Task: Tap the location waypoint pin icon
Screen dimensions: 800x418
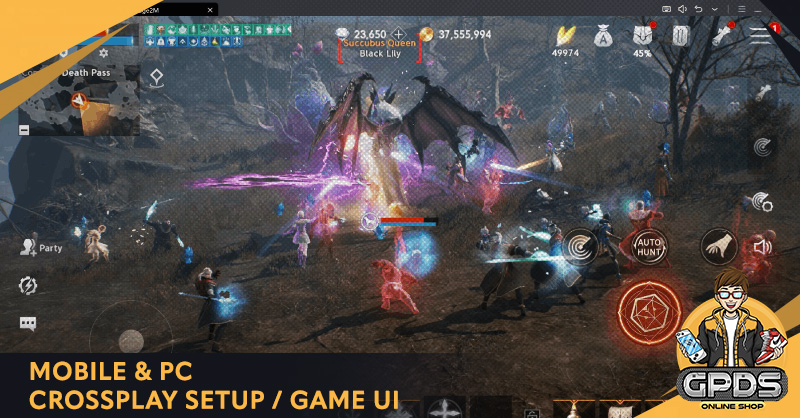Action: [157, 77]
